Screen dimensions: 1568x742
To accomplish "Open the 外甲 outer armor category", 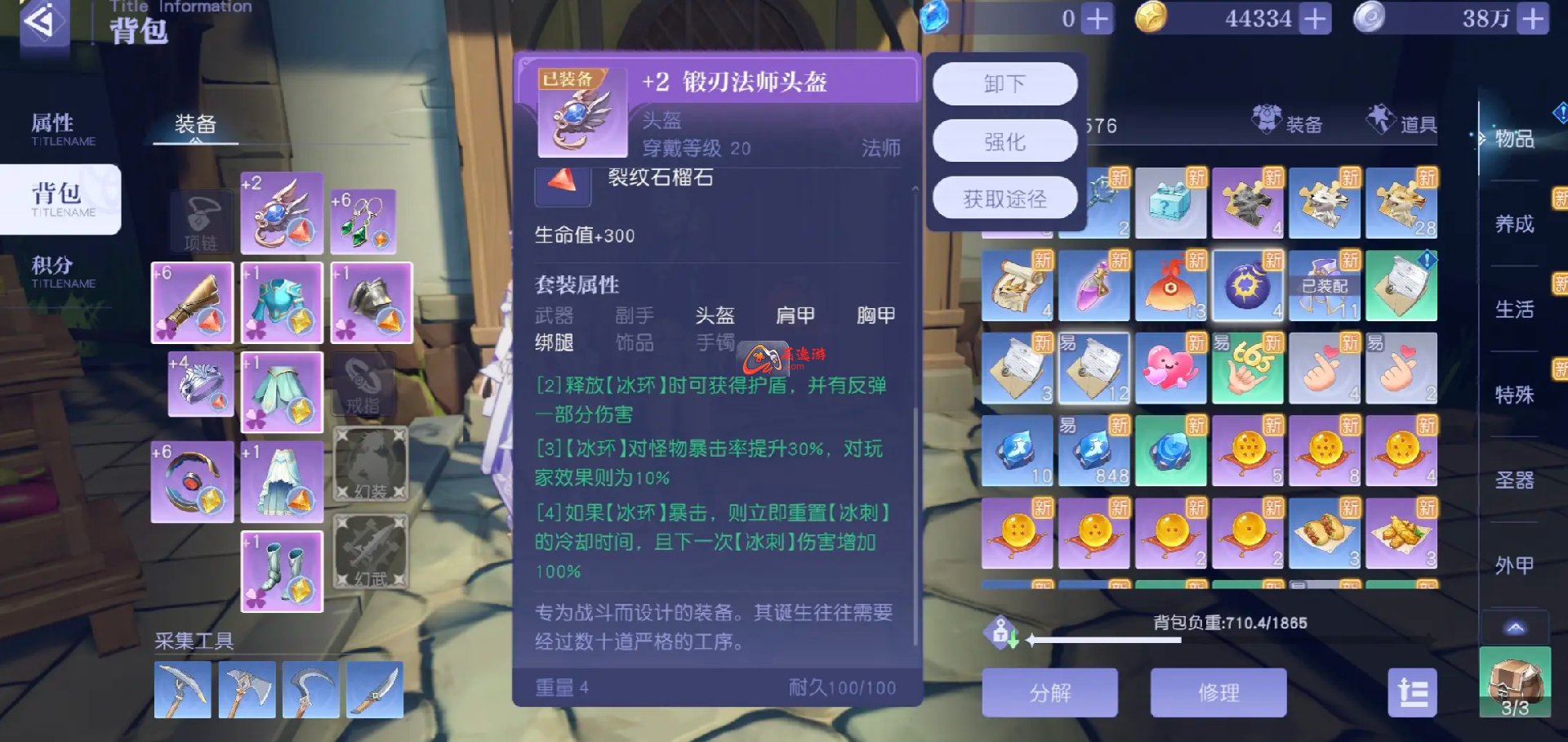I will tap(1514, 565).
